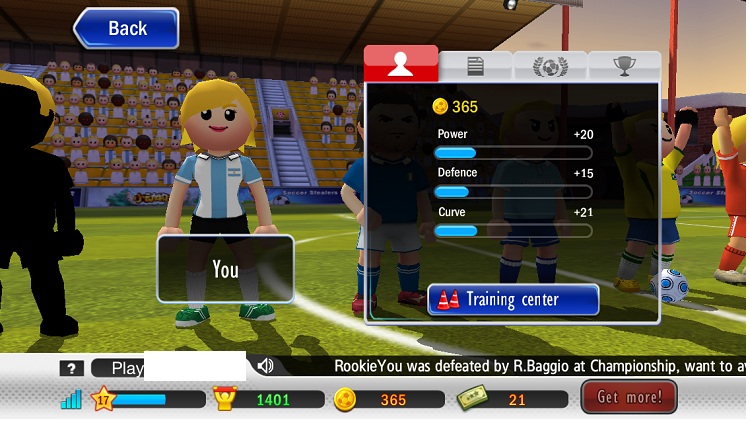Click the signal bars icon
The image size is (750, 423).
click(x=71, y=399)
